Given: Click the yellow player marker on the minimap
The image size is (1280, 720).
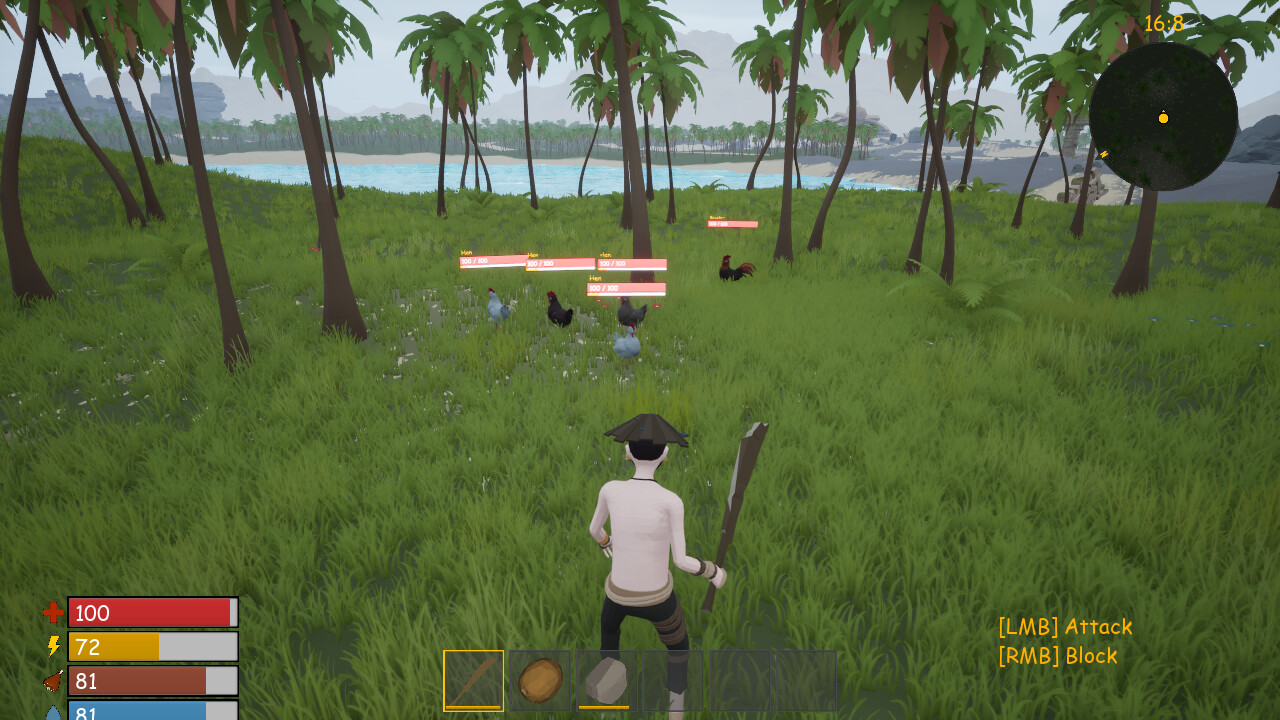Looking at the screenshot, I should click(1163, 118).
